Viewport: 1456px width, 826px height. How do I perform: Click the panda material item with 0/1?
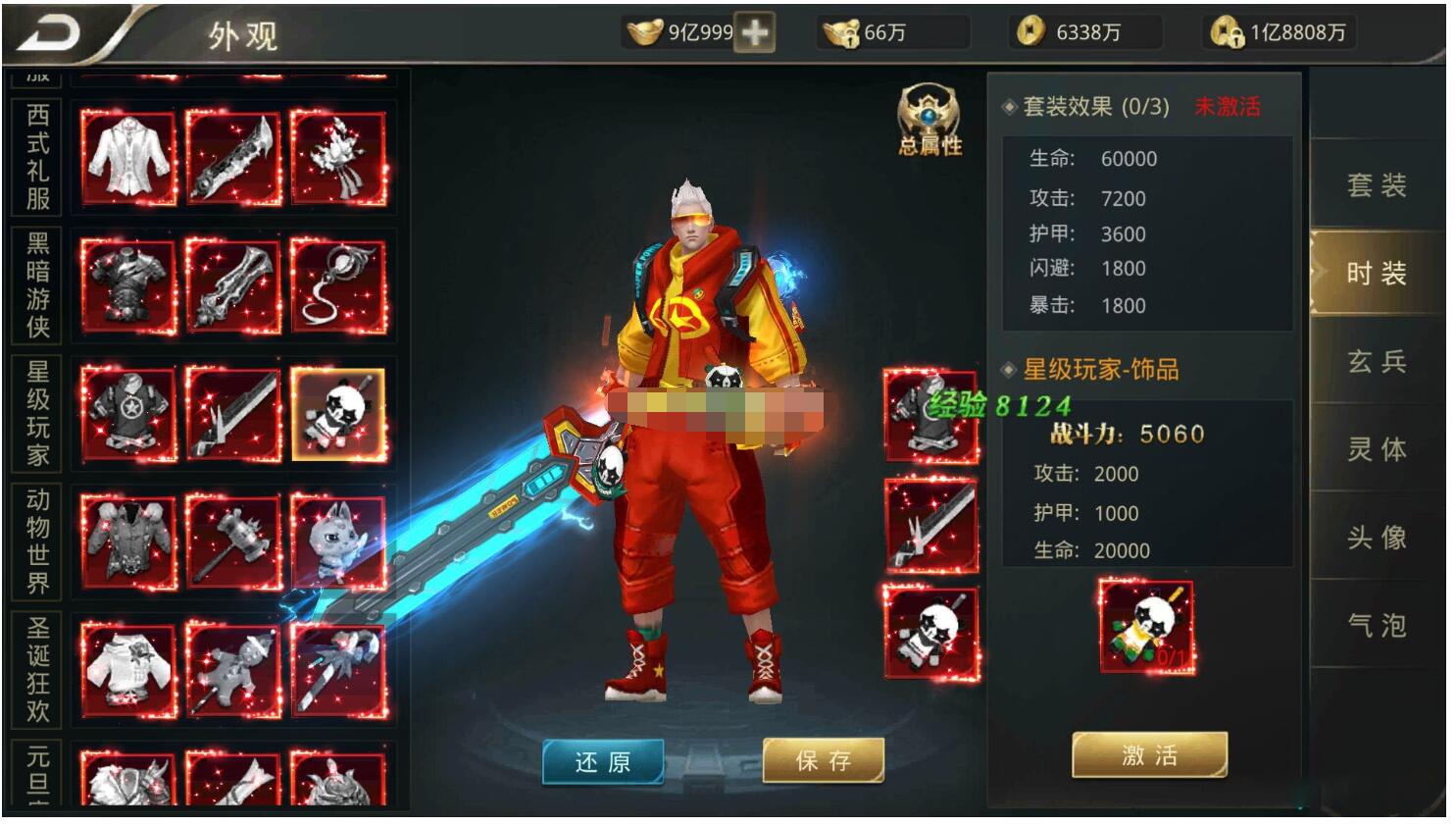[1146, 627]
